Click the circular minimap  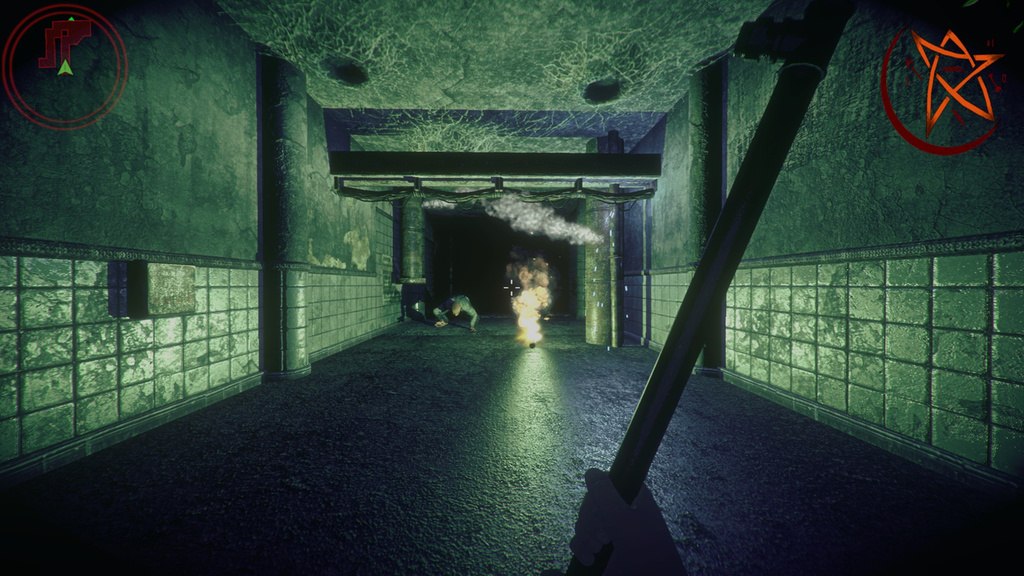[x=65, y=66]
